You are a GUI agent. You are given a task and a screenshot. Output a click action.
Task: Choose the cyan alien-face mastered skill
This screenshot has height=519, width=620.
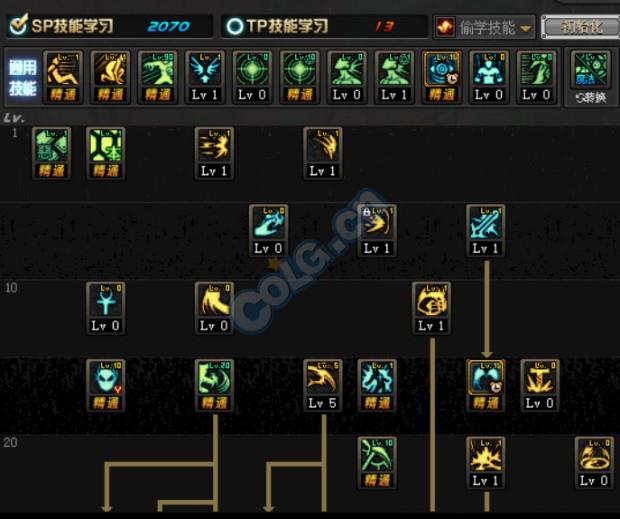(x=106, y=384)
